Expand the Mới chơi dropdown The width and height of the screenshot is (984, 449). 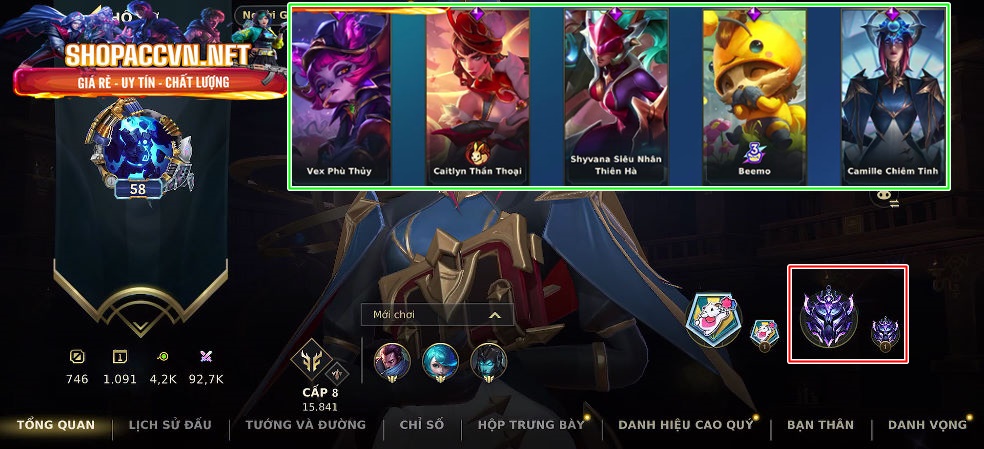click(x=437, y=315)
